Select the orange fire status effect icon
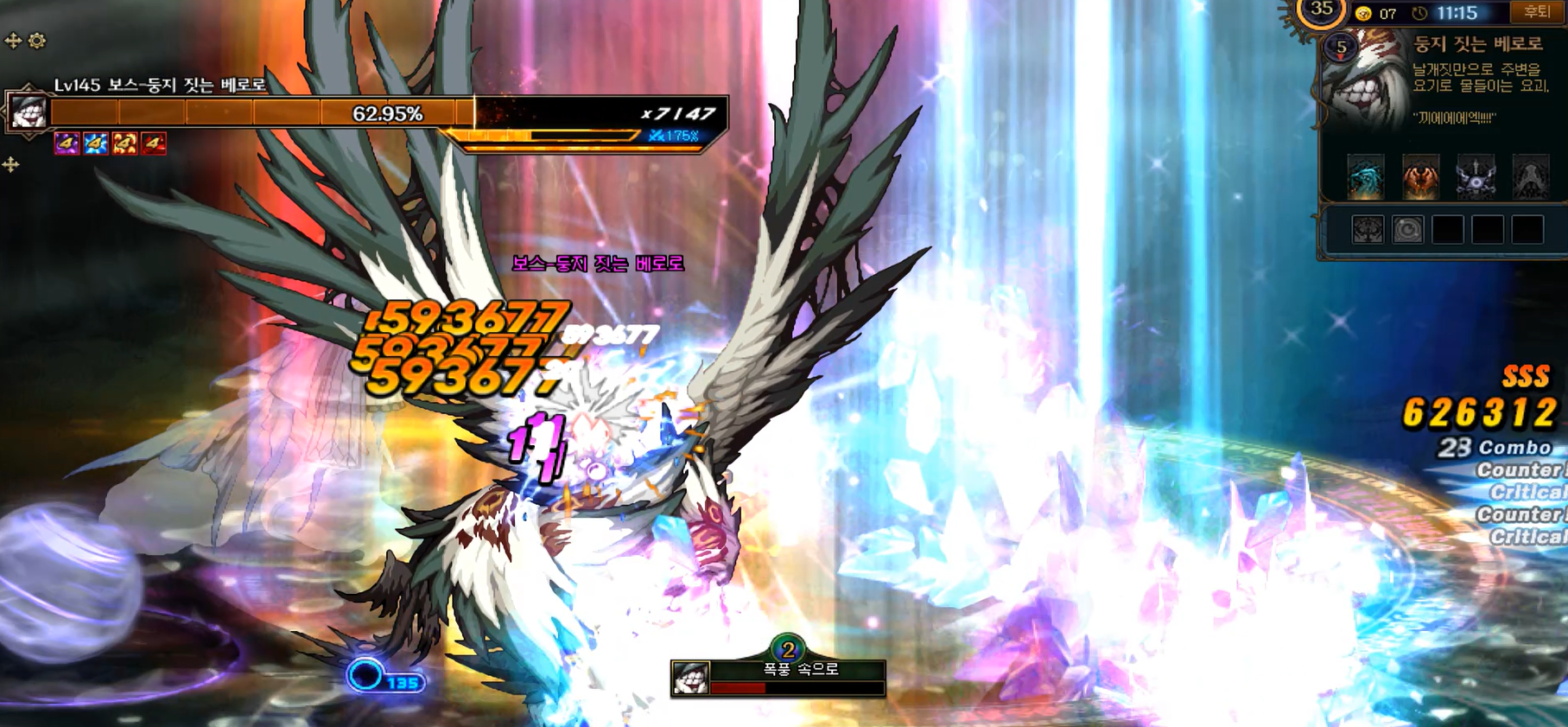The height and width of the screenshot is (727, 1568). pyautogui.click(x=124, y=143)
